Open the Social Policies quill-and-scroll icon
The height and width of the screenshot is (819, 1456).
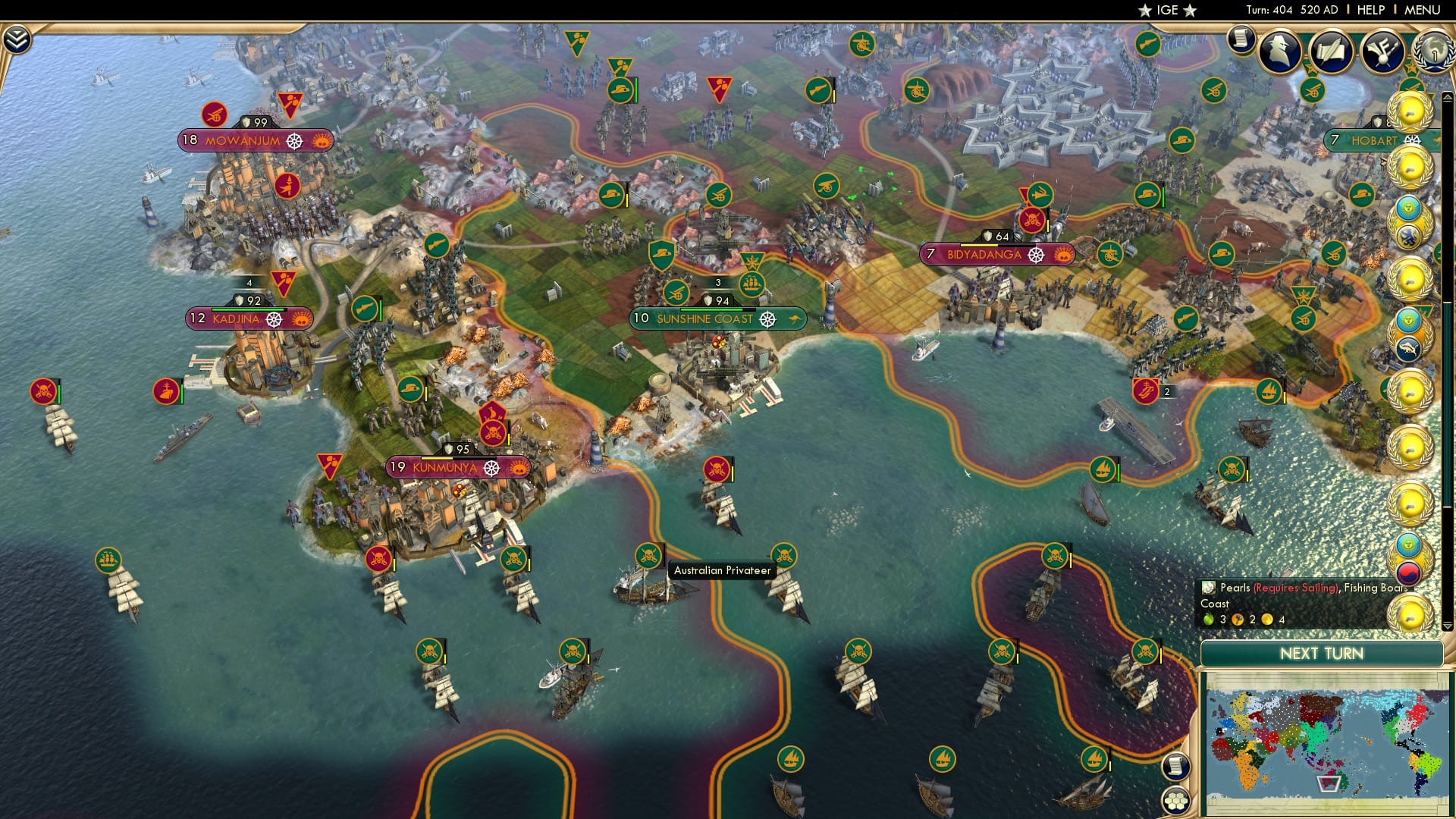1331,52
